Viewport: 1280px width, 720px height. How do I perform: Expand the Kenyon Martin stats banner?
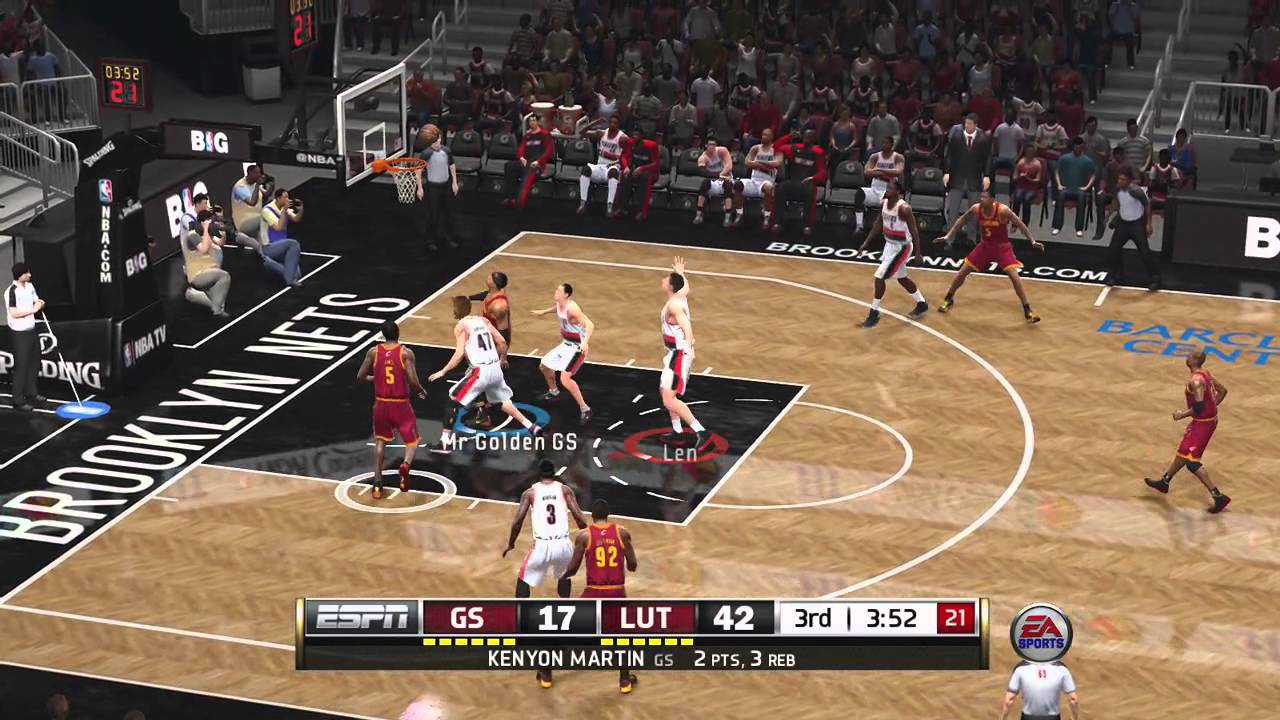(638, 660)
